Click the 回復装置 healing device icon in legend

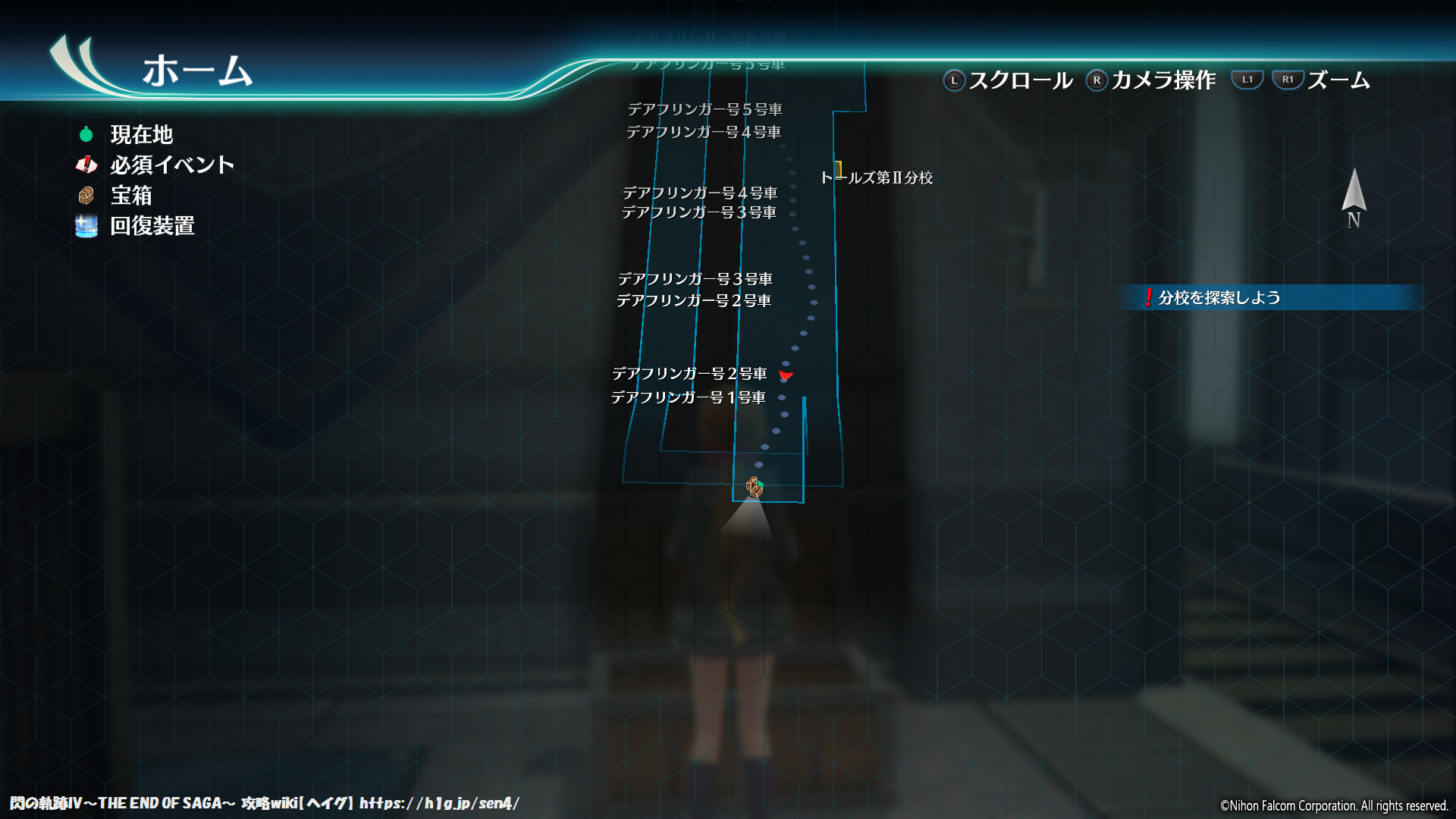[x=86, y=225]
